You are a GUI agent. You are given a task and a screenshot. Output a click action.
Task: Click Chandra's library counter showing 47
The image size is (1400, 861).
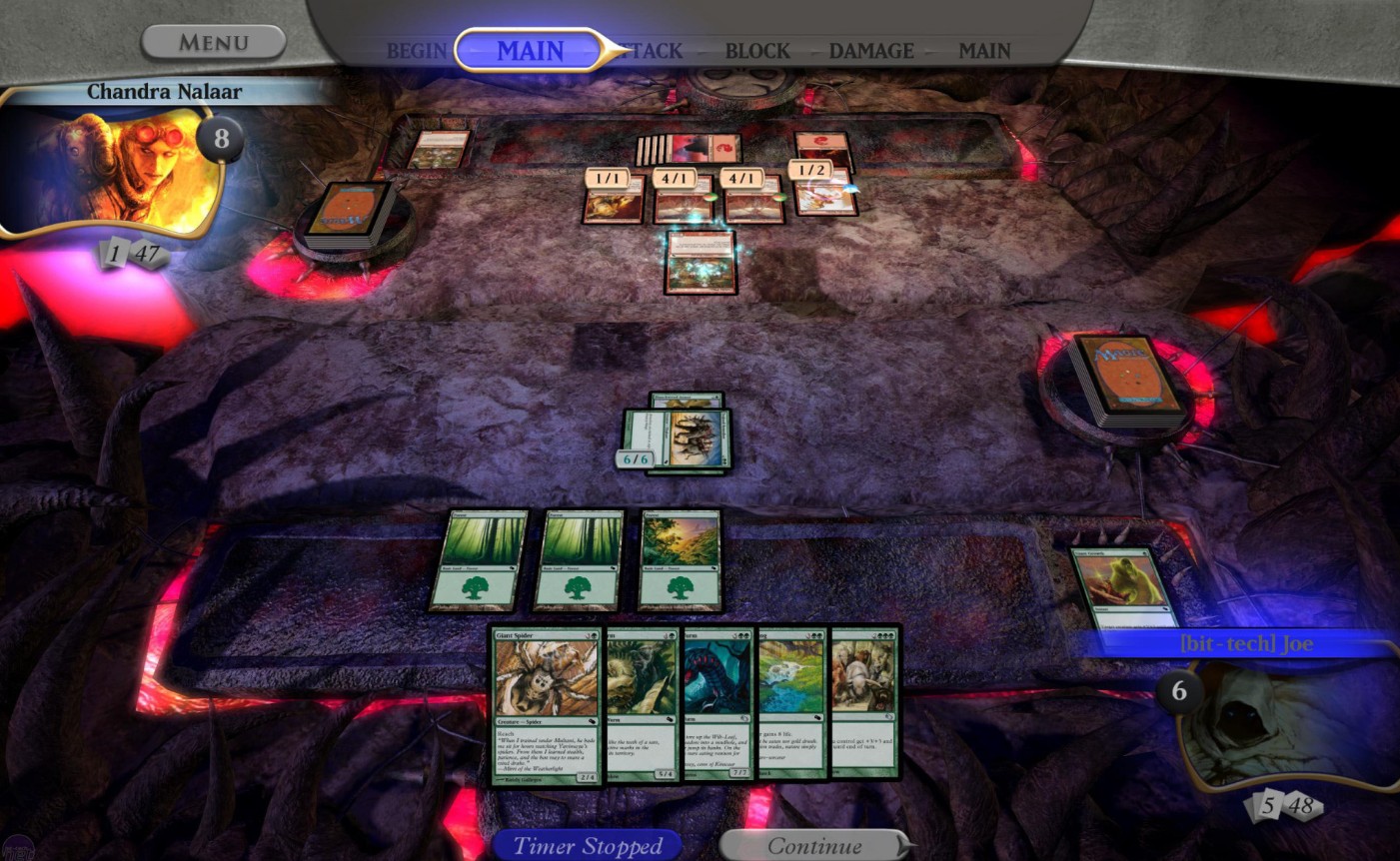click(148, 253)
